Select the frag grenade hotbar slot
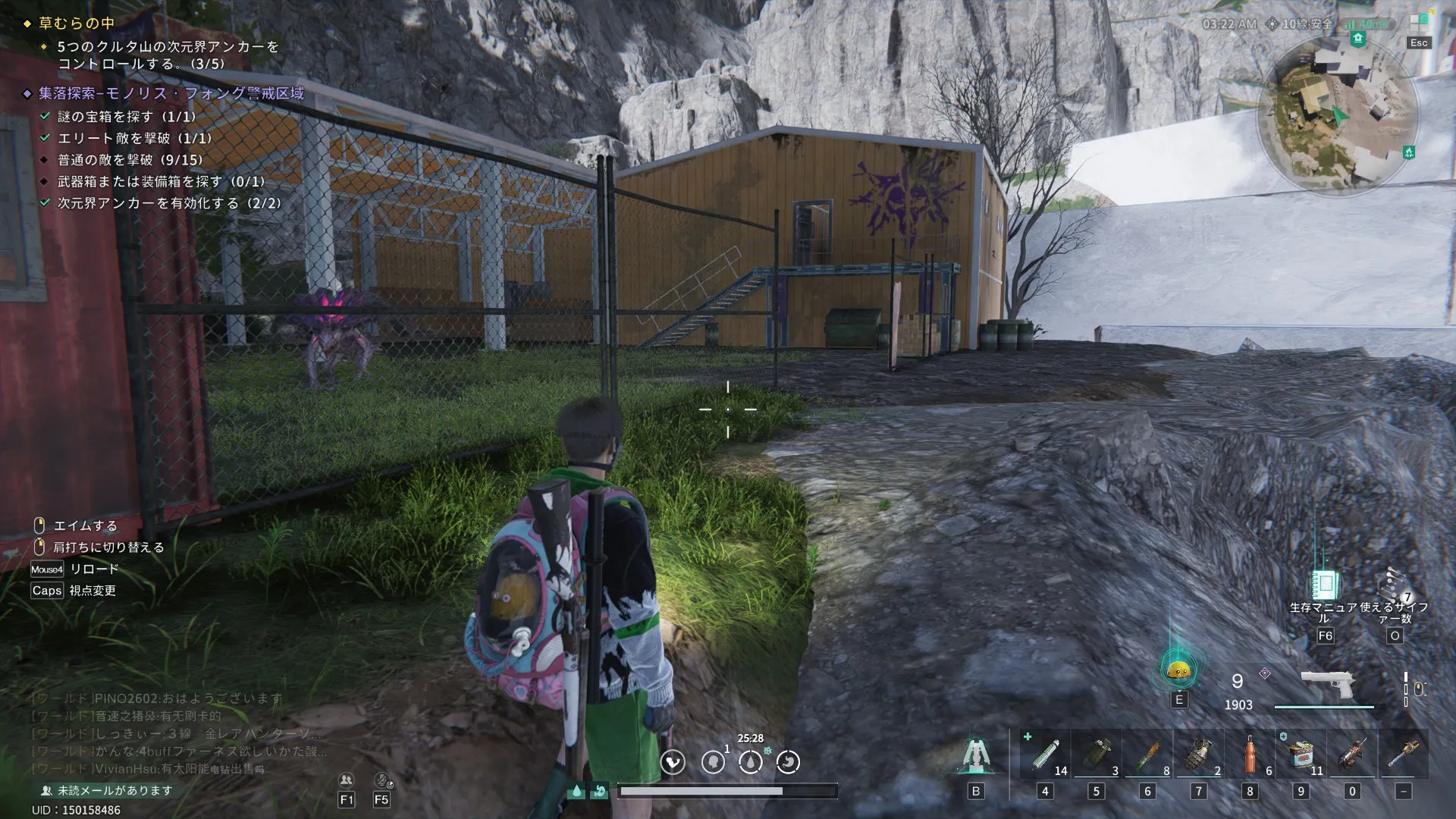This screenshot has height=819, width=1456. tap(1199, 755)
